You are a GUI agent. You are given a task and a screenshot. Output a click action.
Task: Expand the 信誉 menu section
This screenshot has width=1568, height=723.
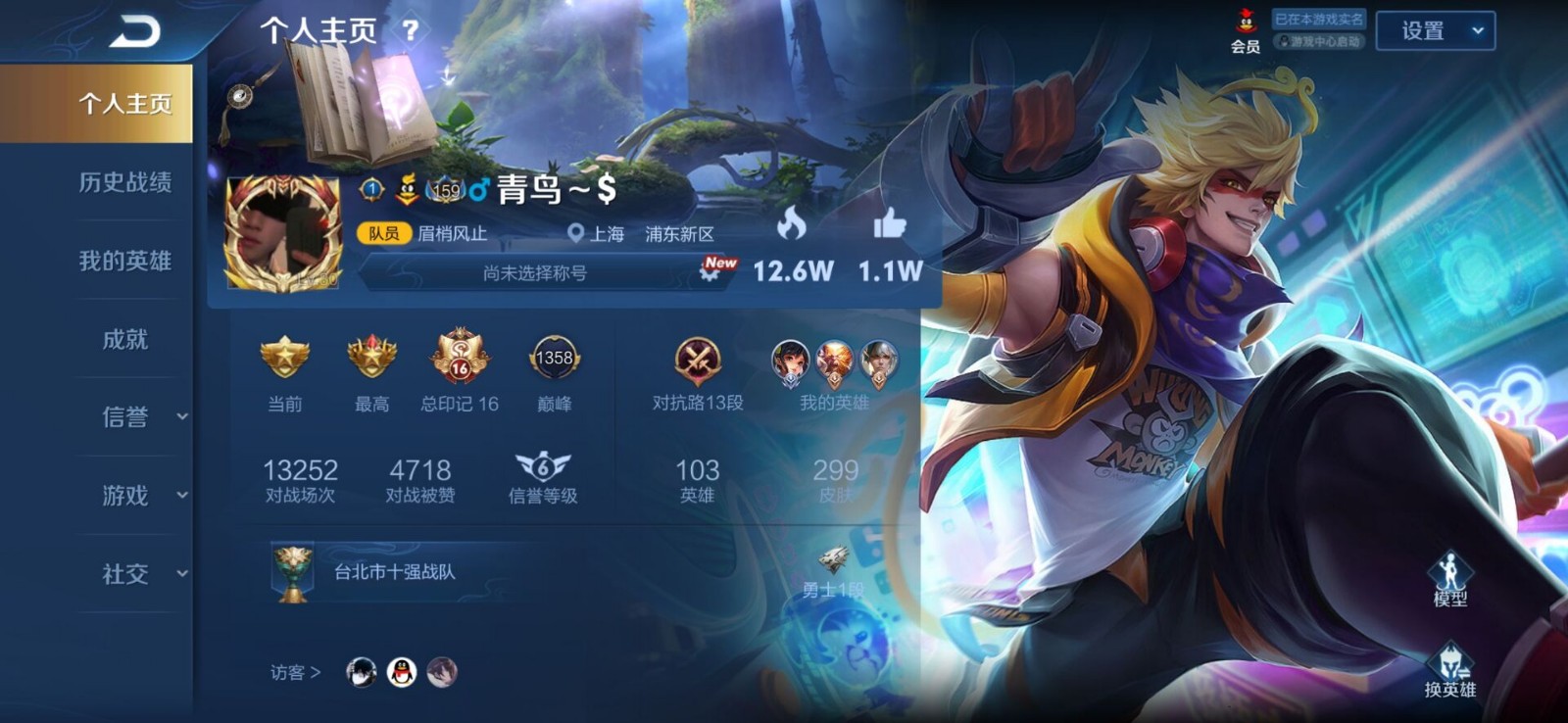(141, 417)
